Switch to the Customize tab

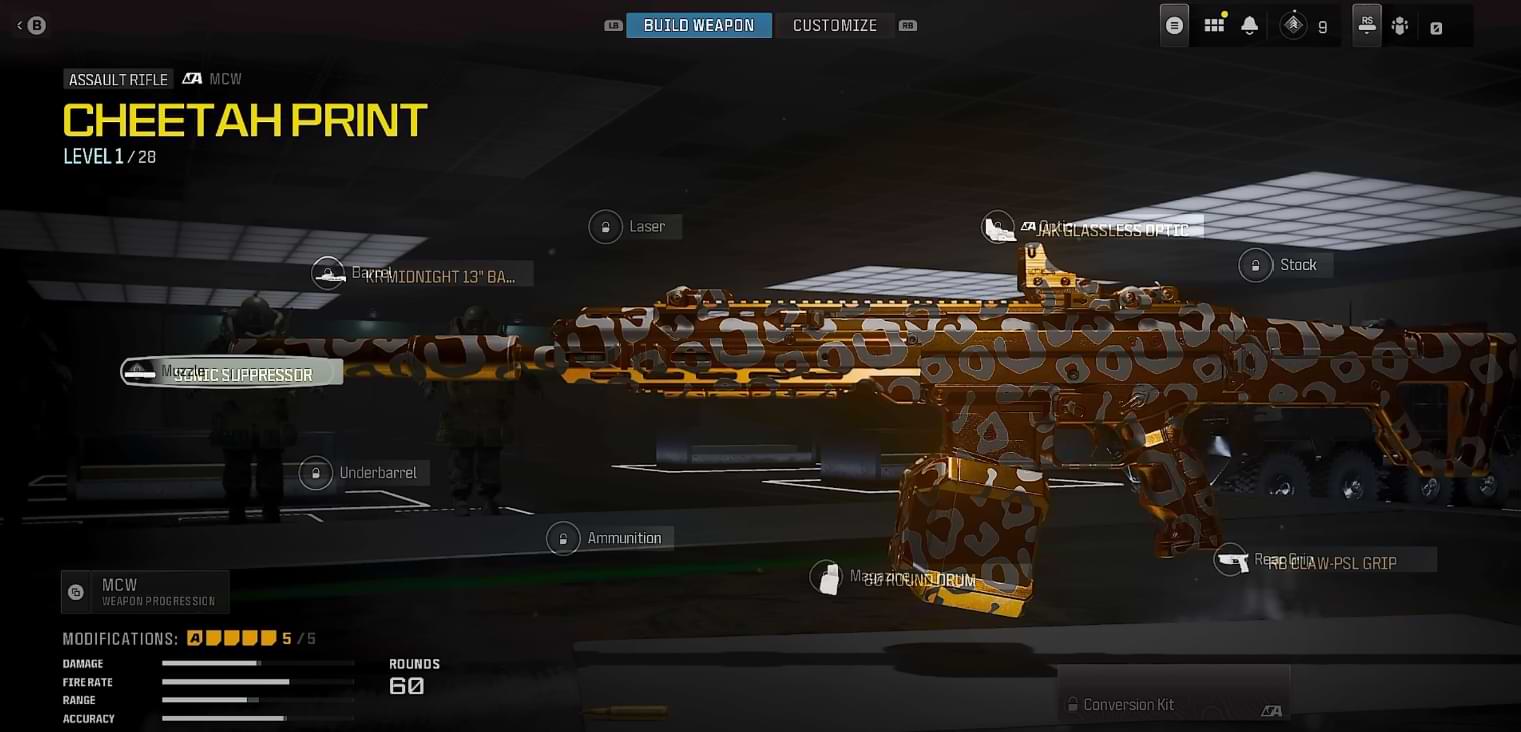pos(835,24)
